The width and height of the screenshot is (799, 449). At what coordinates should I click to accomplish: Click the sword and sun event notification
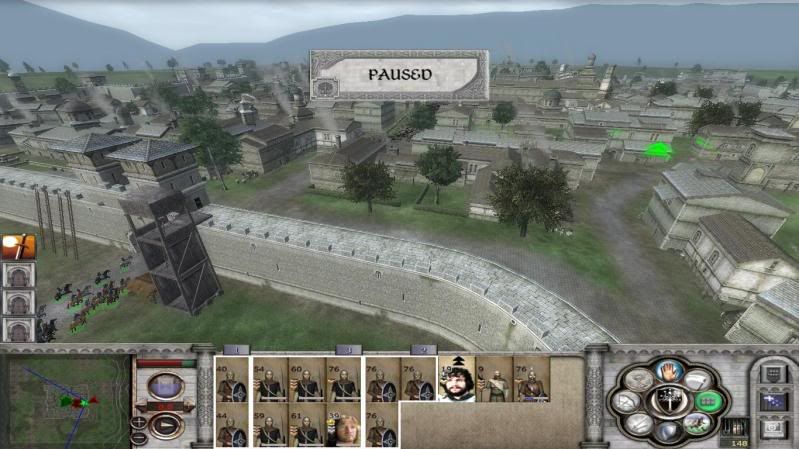click(18, 246)
